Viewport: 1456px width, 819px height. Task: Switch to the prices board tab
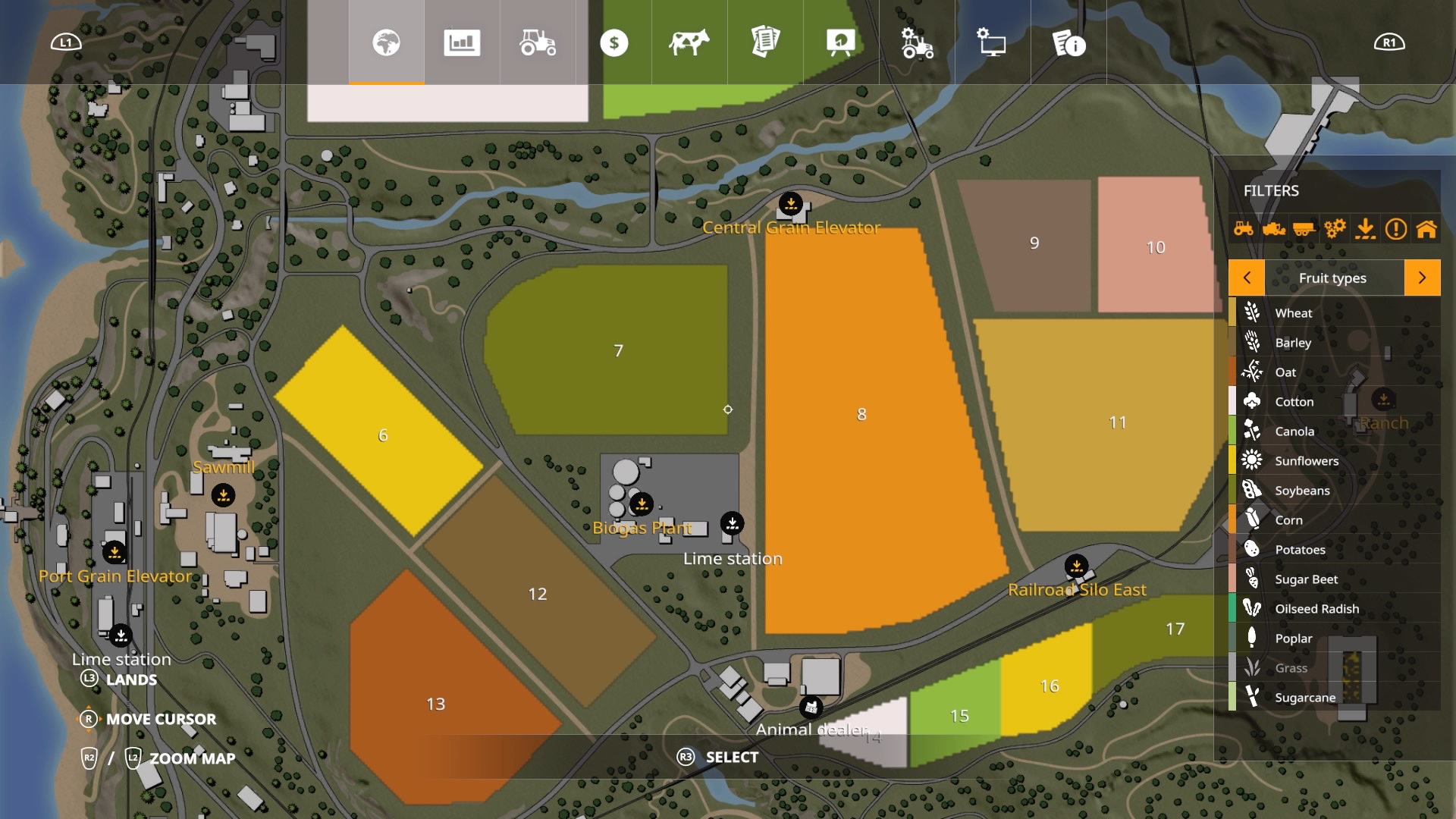[x=839, y=43]
